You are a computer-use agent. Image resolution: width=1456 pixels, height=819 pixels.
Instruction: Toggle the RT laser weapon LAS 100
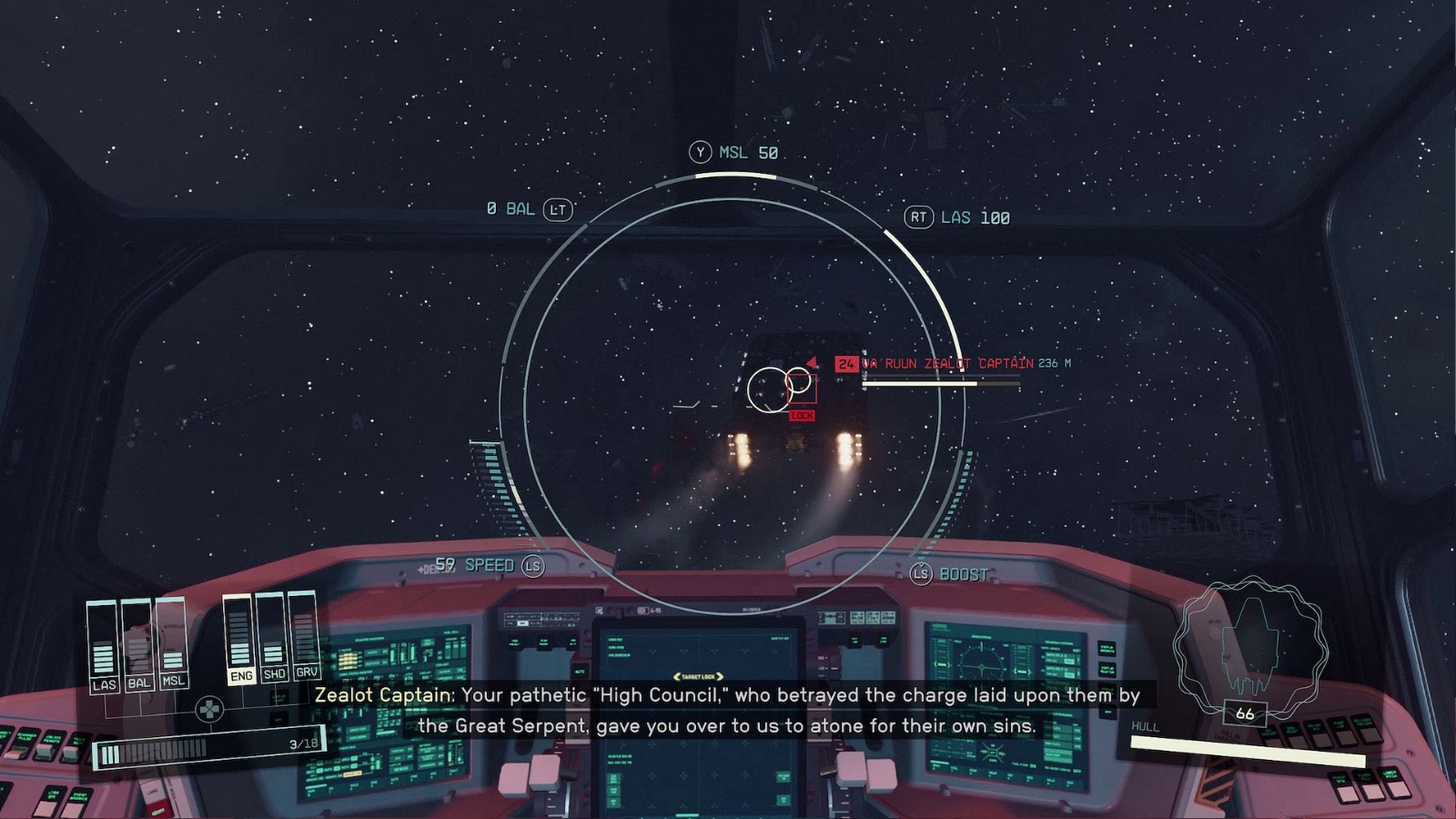[955, 217]
